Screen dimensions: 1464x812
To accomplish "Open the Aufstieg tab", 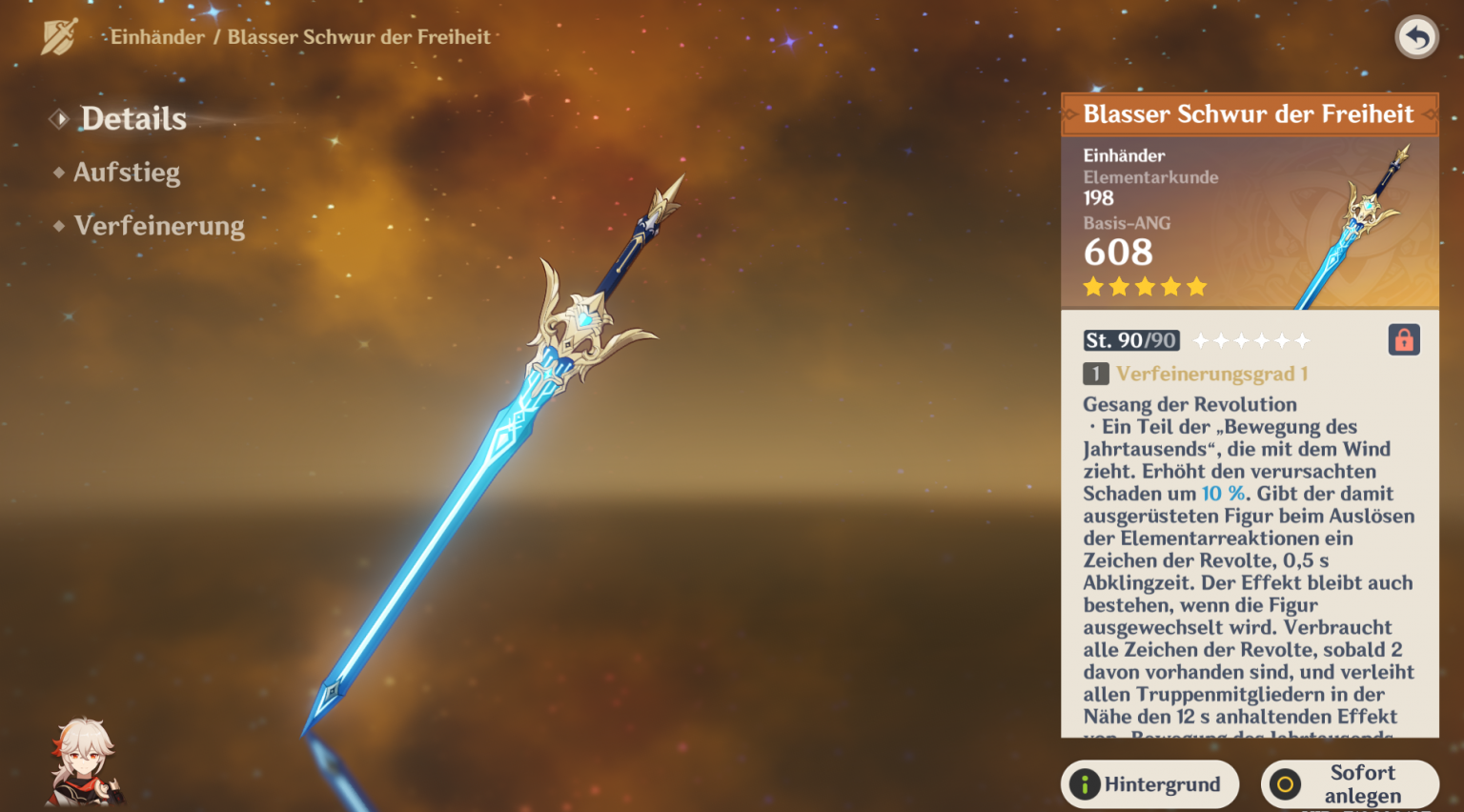I will point(126,173).
